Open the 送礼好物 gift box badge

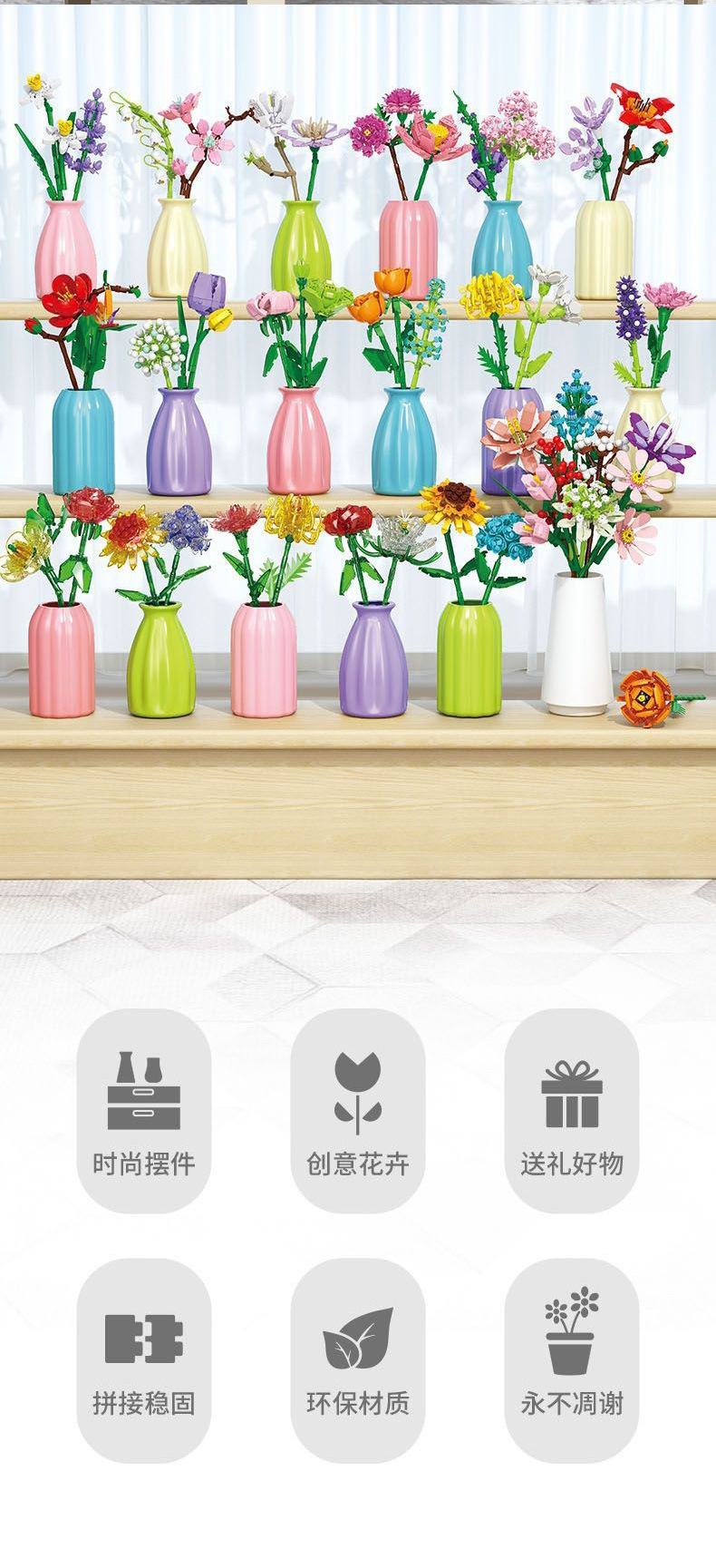[x=572, y=1111]
